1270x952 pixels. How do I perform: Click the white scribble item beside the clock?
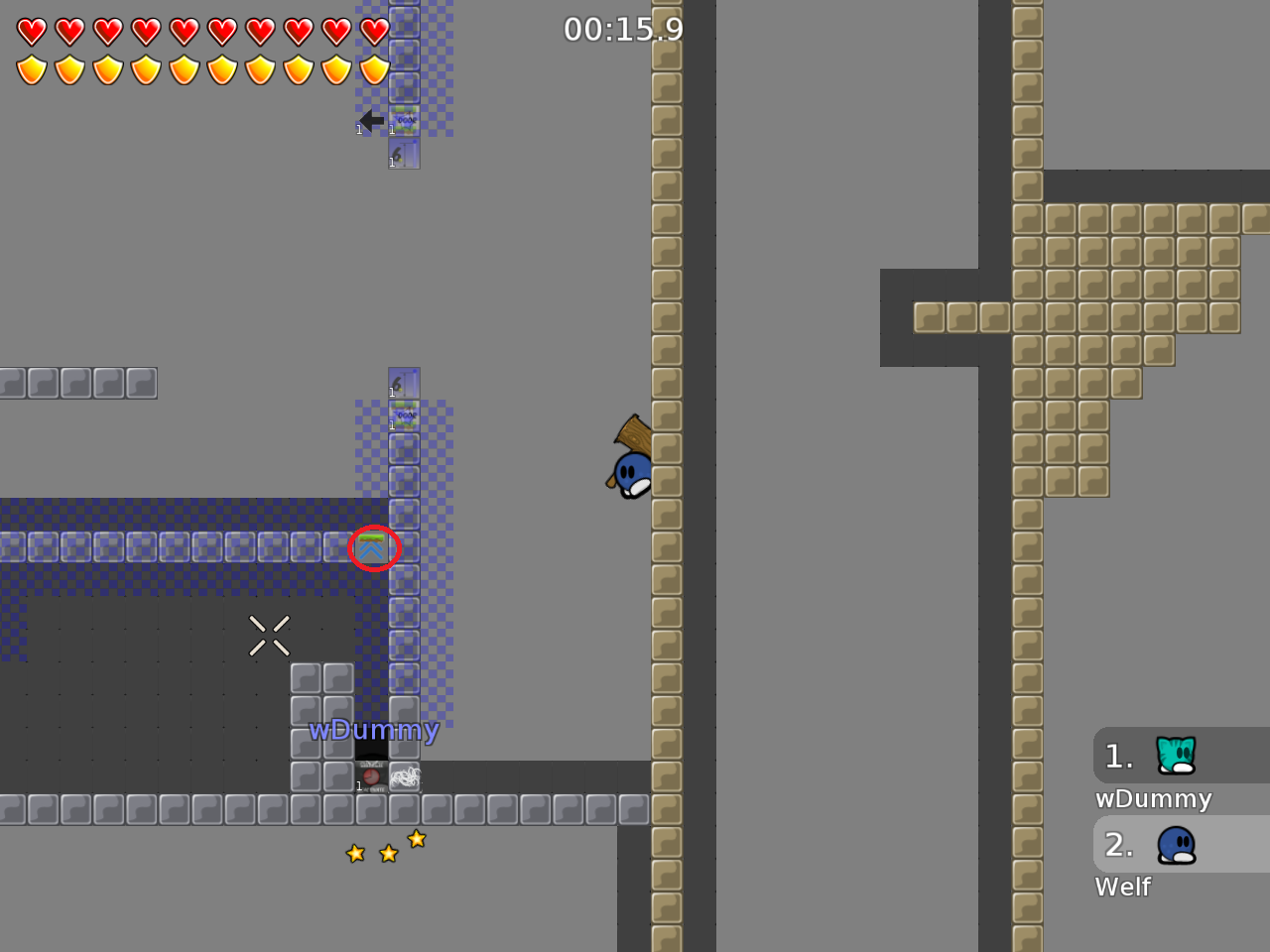(x=404, y=776)
